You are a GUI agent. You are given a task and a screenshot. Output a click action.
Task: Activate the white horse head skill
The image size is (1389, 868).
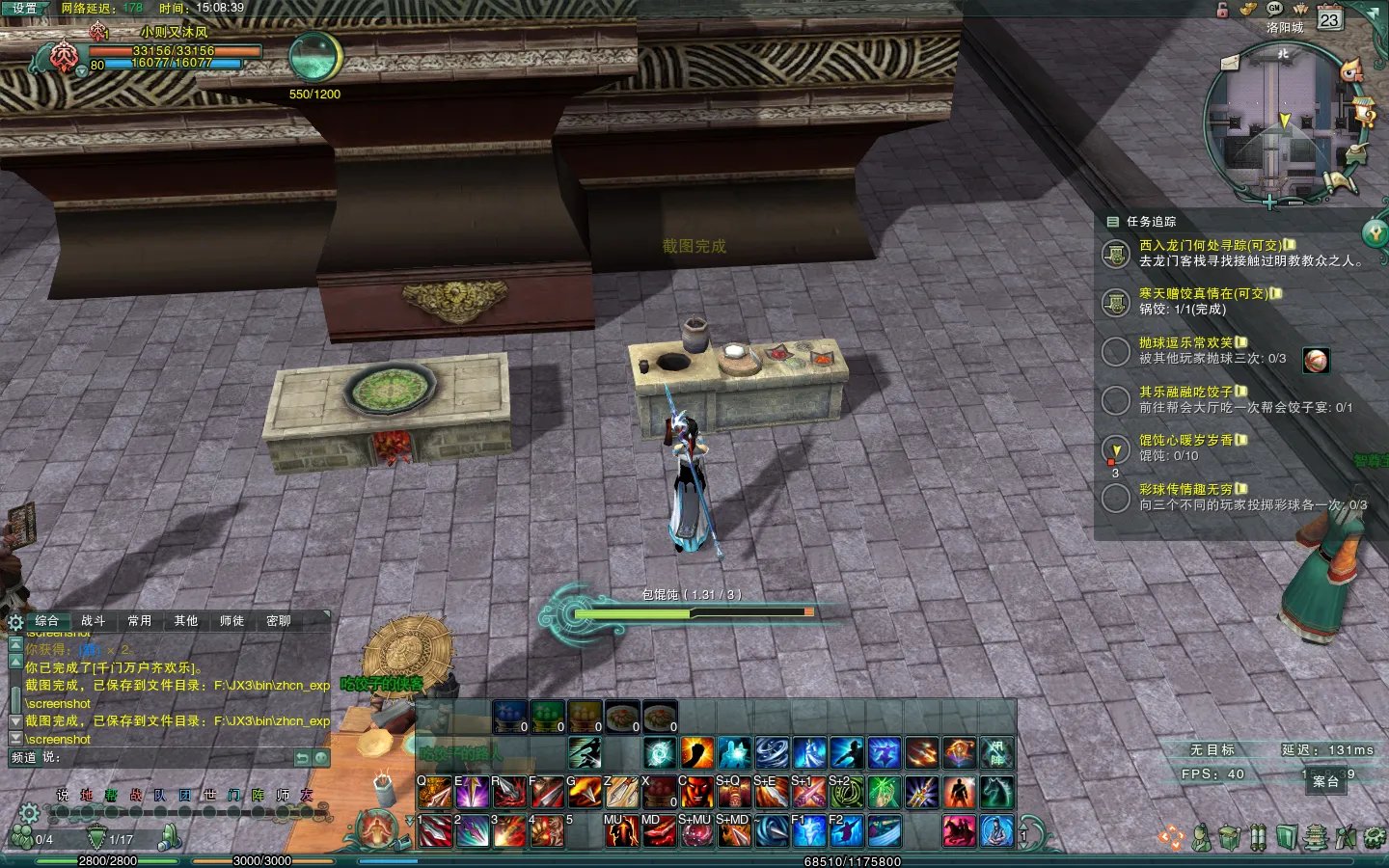[997, 793]
